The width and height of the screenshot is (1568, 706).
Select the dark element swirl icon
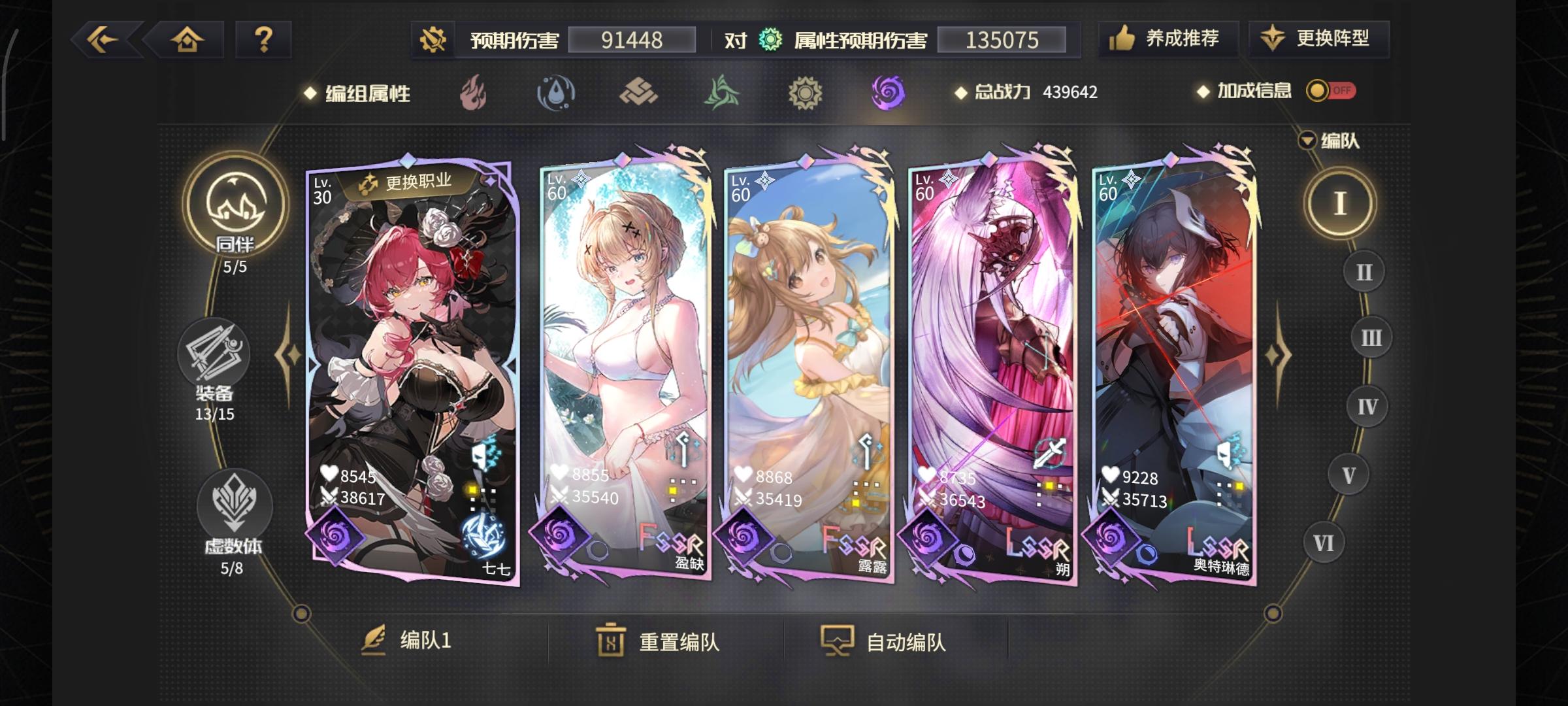887,93
